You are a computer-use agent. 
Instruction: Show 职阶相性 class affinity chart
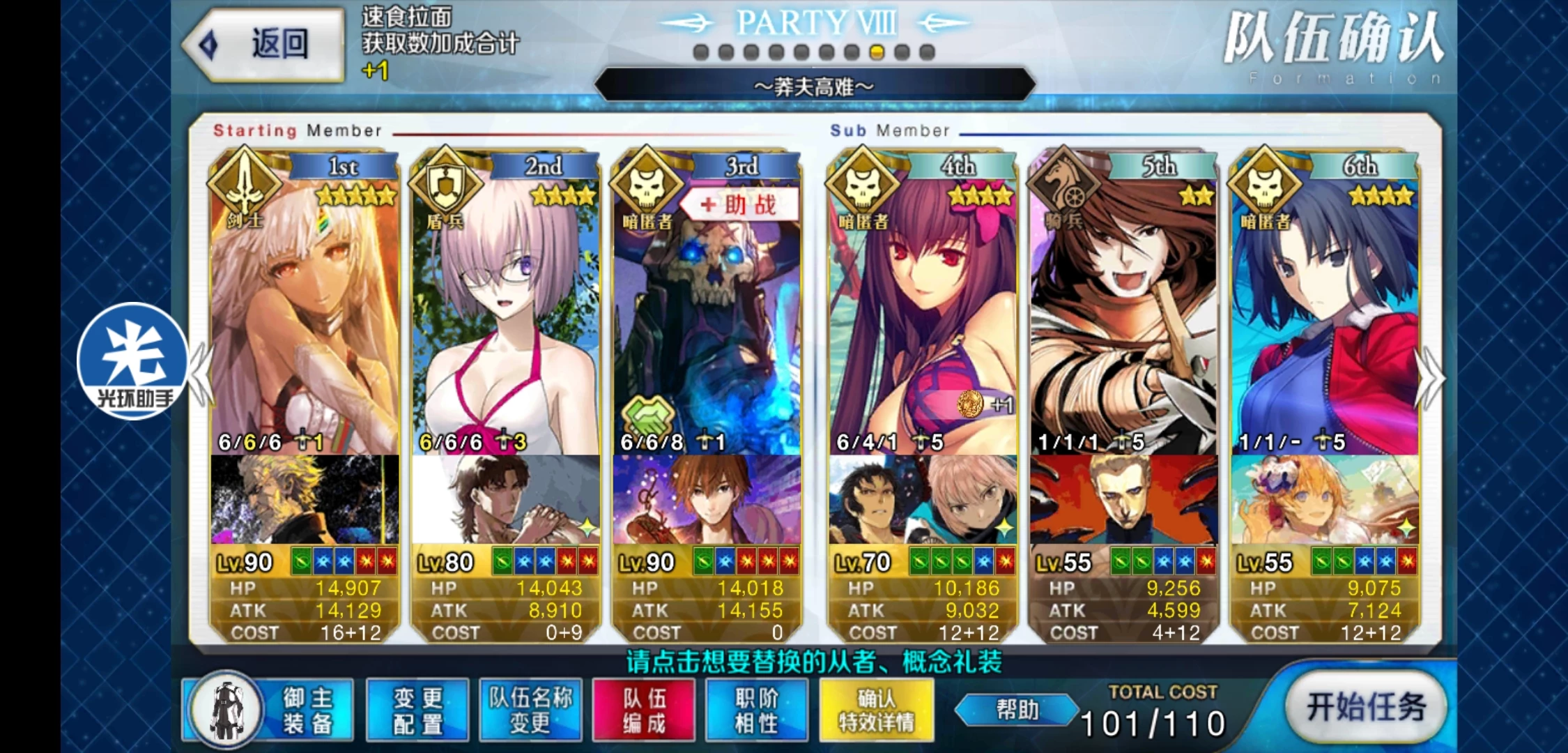[757, 710]
